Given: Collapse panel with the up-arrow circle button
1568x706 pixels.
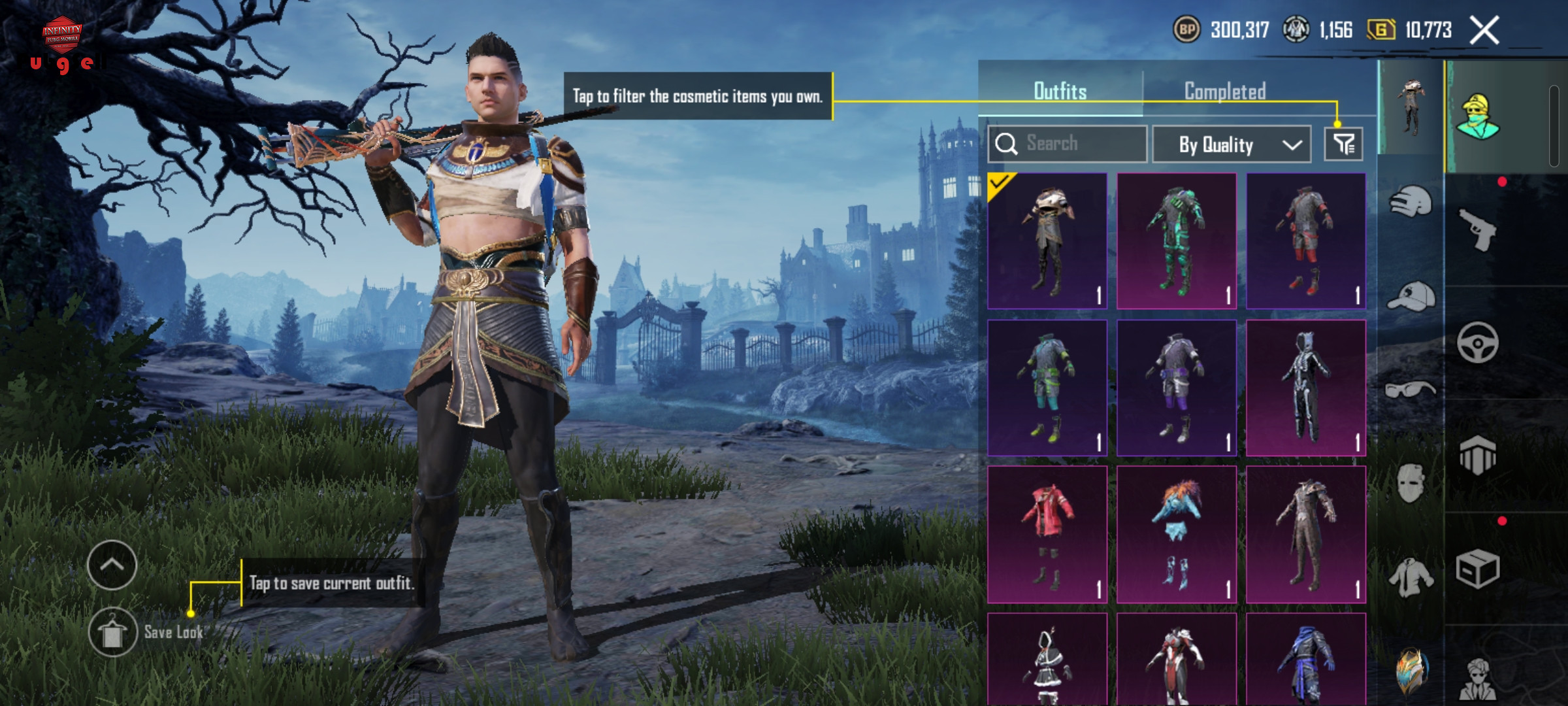Looking at the screenshot, I should tap(112, 565).
